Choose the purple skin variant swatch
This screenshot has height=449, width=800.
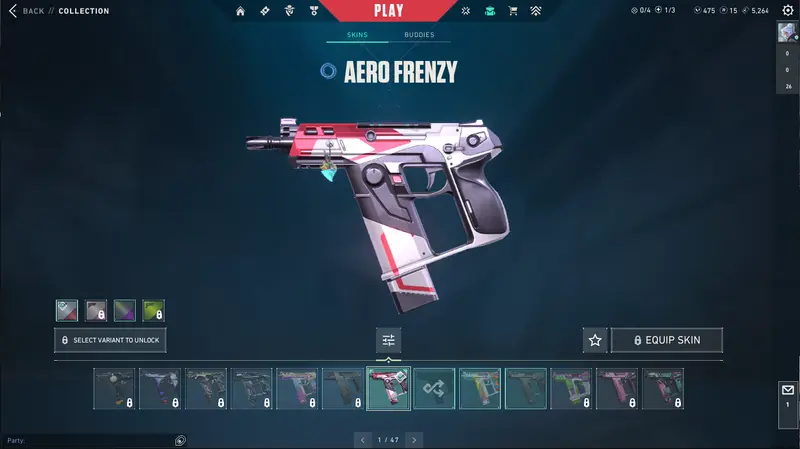[124, 310]
